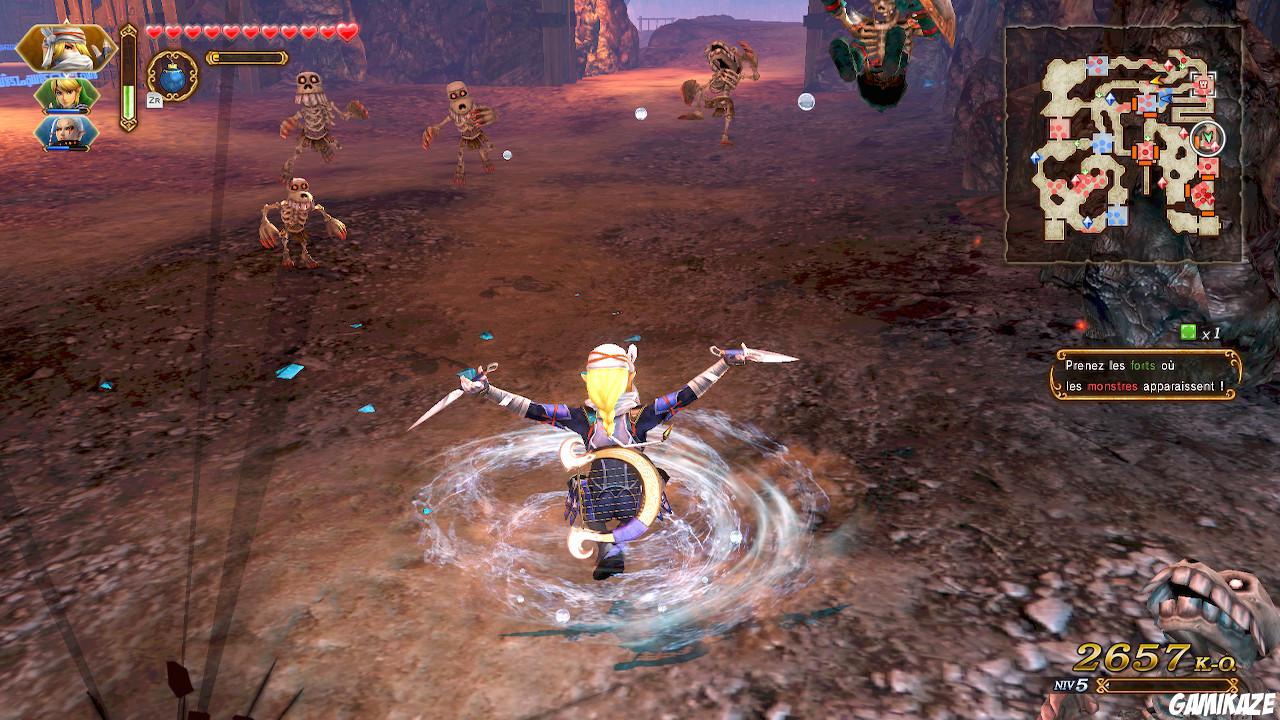Screen dimensions: 1280x720
Task: Click the player marker circled on the minimap
Action: click(x=1205, y=135)
